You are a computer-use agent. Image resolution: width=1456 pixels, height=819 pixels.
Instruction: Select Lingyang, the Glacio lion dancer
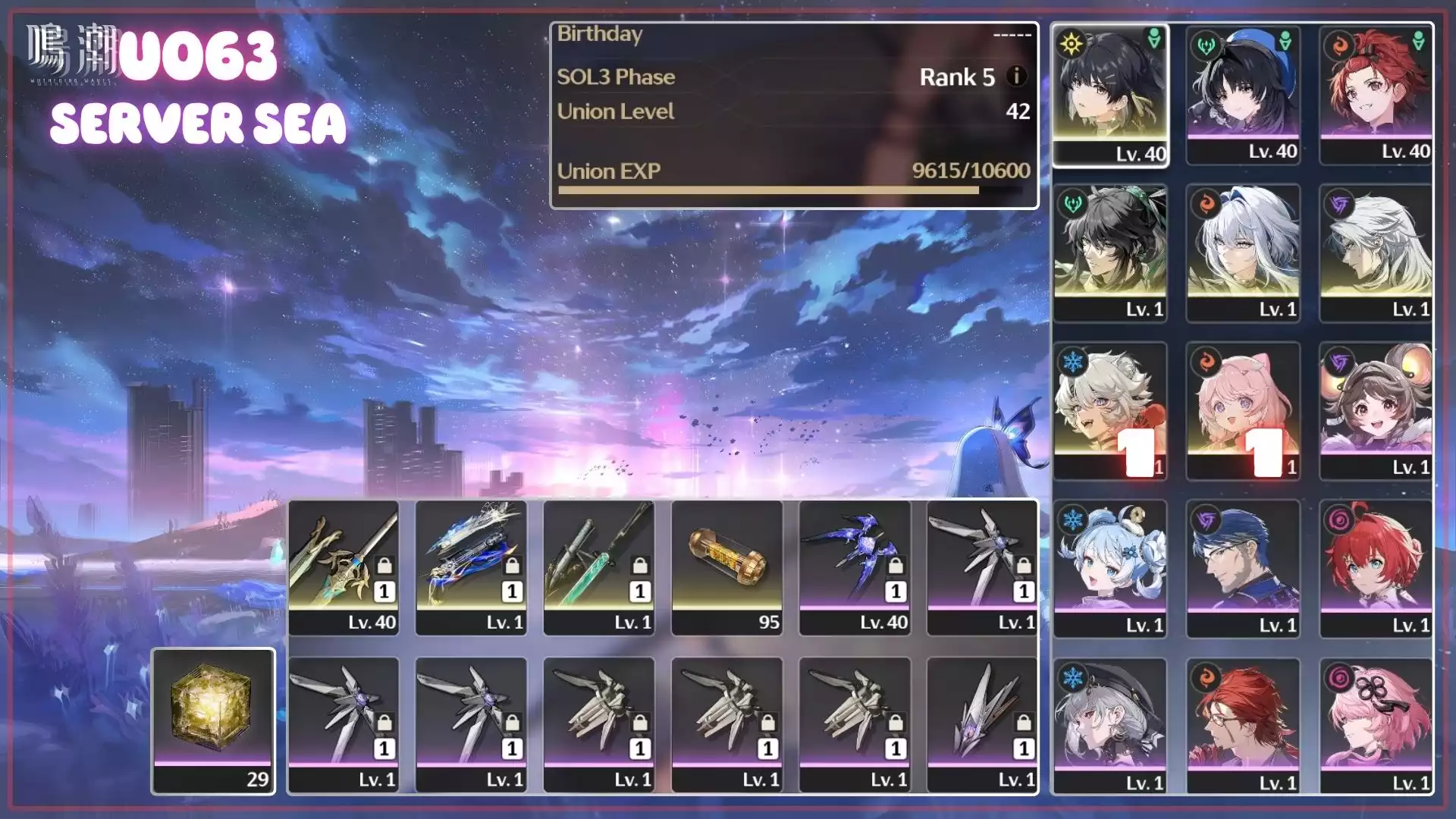coord(1110,410)
